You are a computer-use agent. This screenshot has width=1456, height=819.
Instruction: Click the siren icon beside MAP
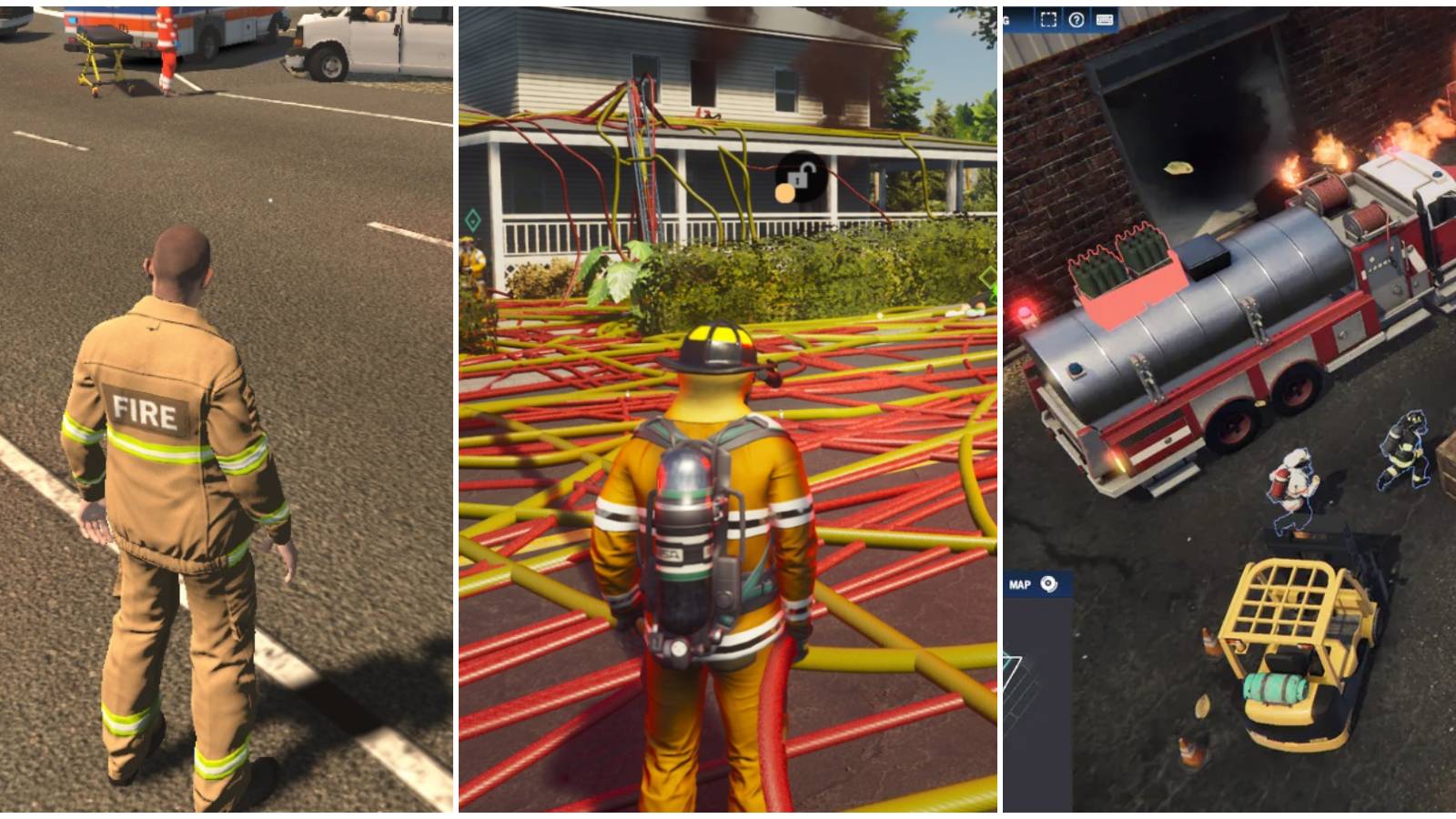point(1048,583)
